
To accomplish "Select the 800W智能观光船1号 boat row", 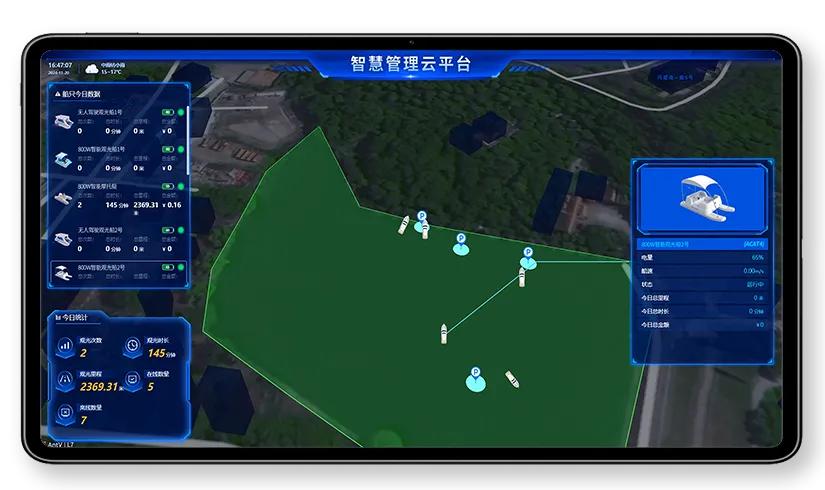I will [x=118, y=157].
